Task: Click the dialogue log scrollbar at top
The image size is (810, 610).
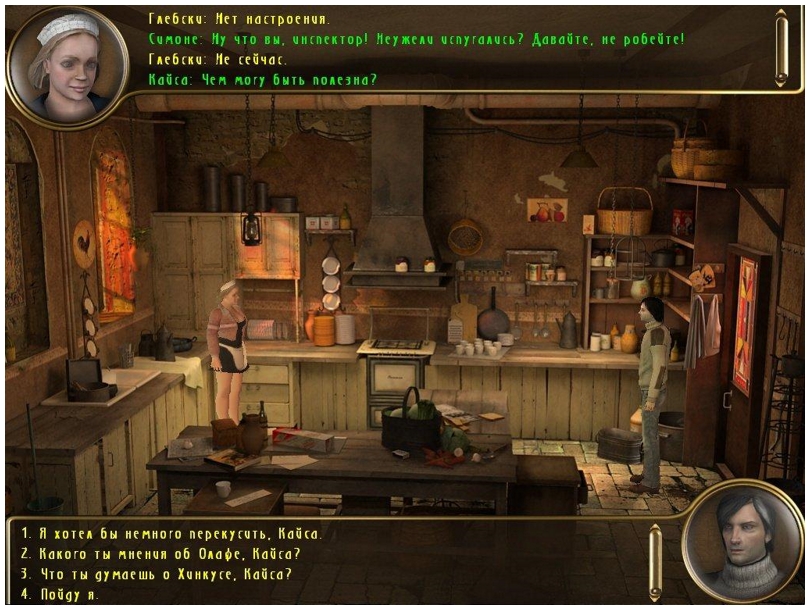Action: pyautogui.click(x=782, y=47)
